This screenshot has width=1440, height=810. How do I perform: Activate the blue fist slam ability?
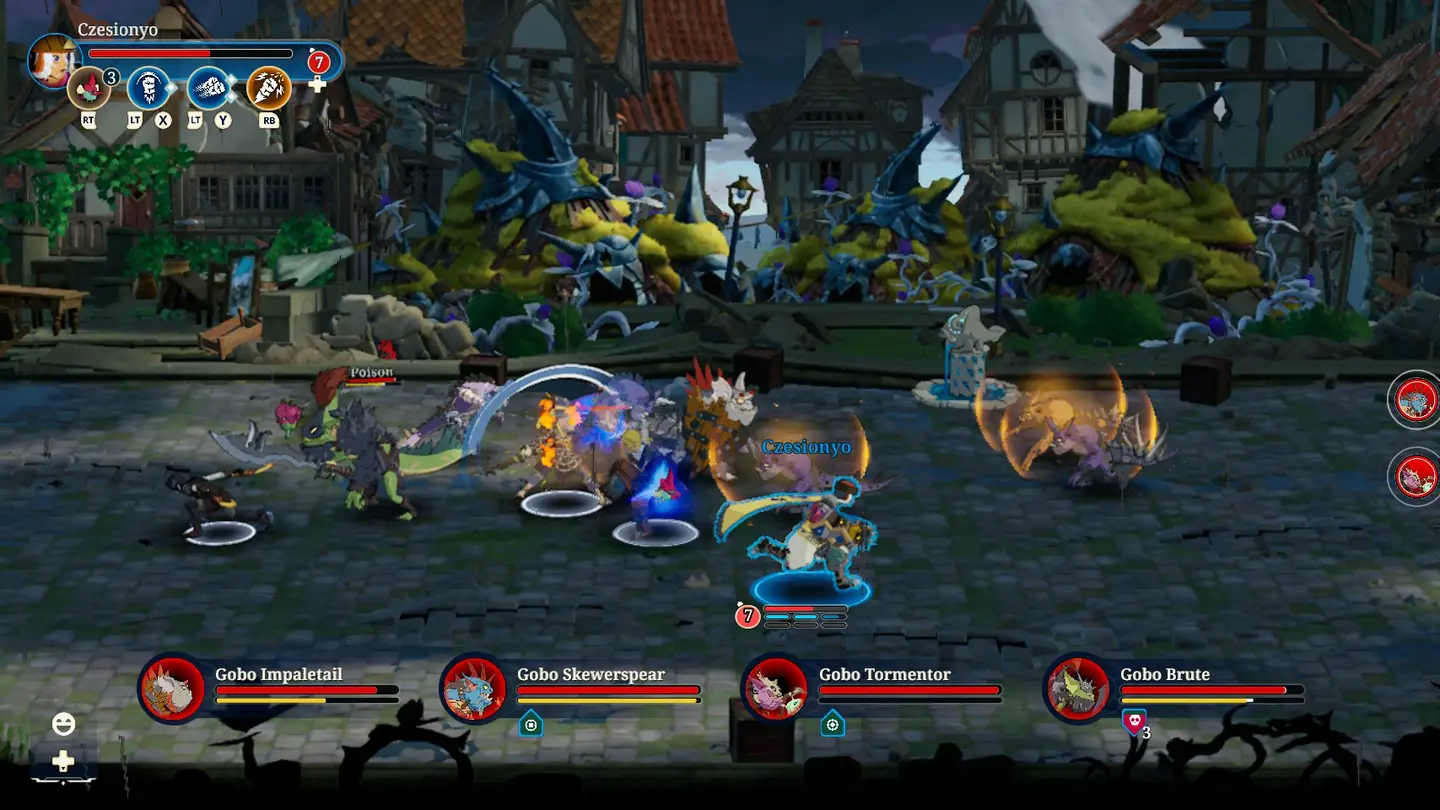pos(149,88)
